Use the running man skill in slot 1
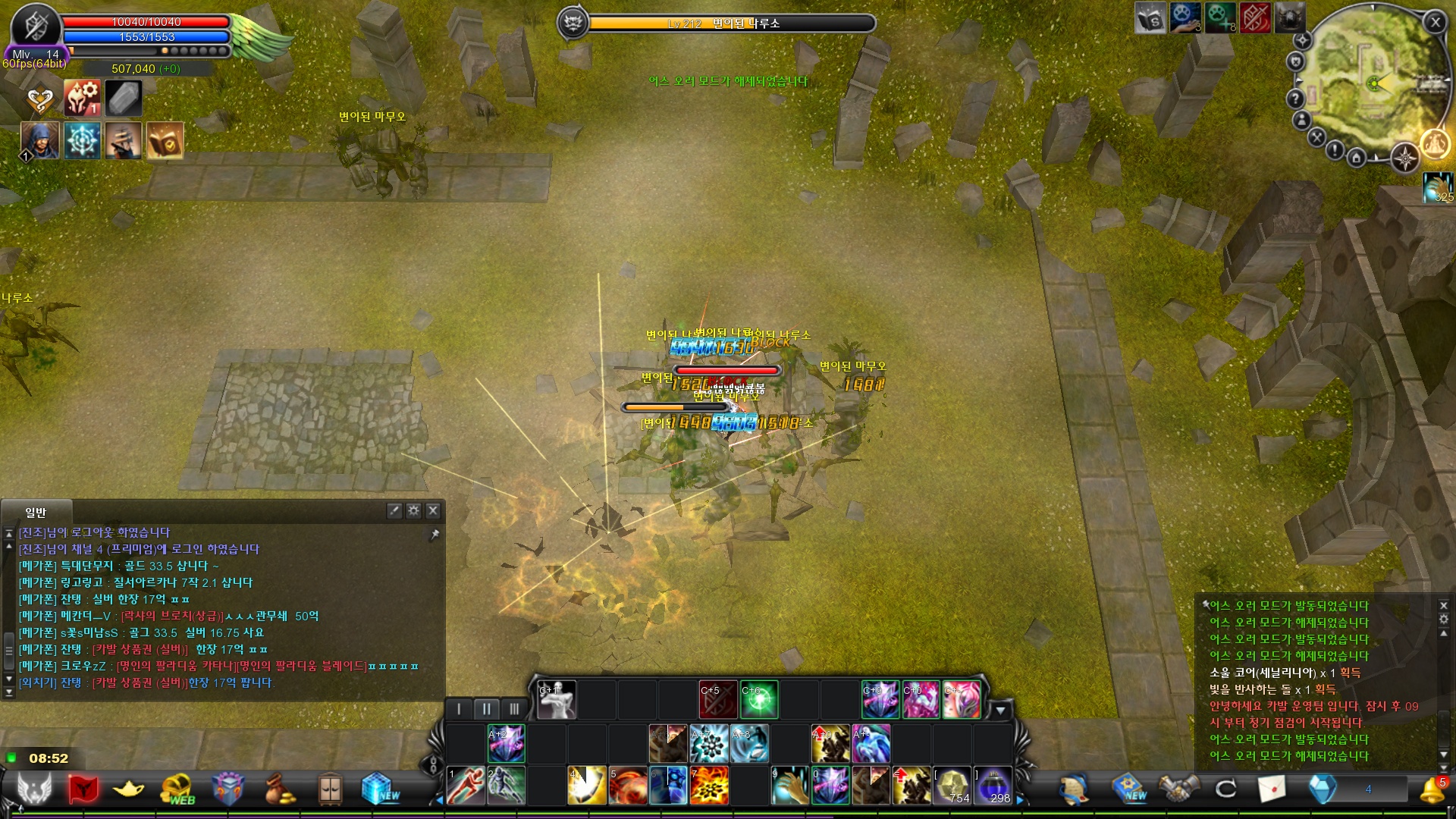Image resolution: width=1456 pixels, height=819 pixels. [466, 786]
